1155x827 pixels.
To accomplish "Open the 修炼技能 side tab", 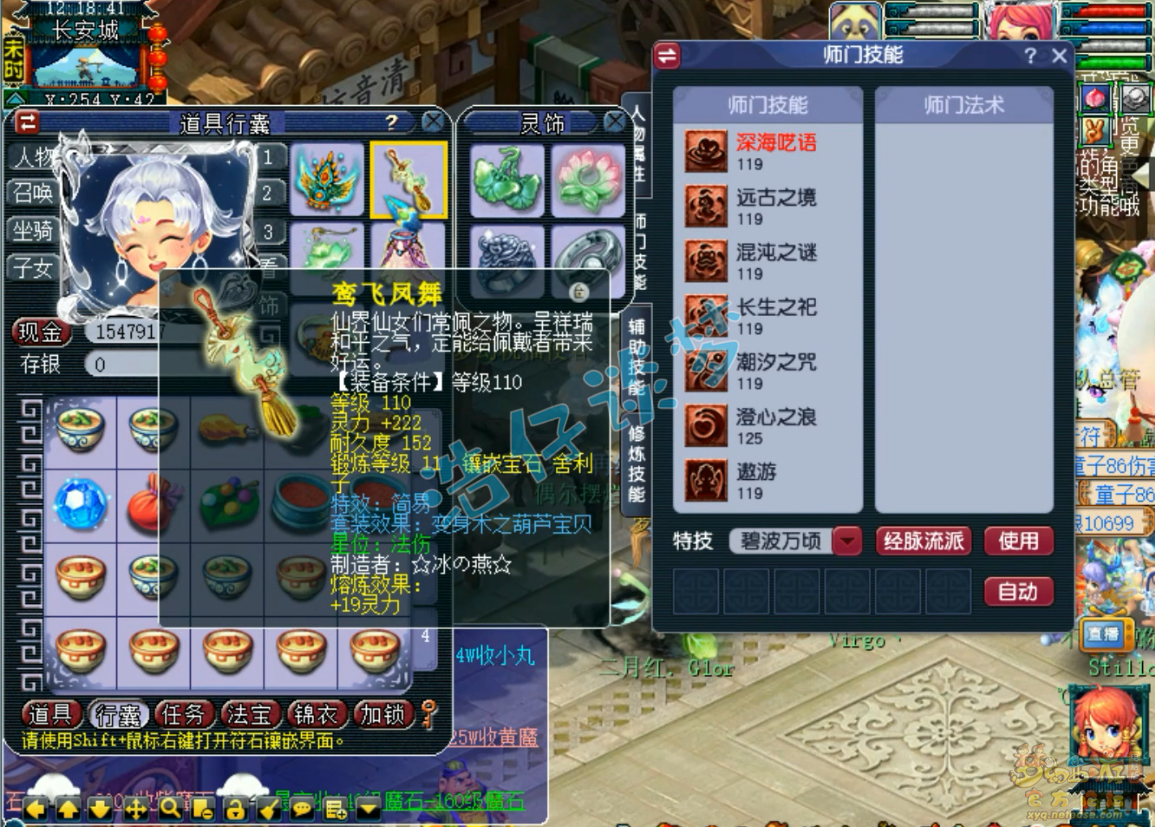I will pos(636,463).
